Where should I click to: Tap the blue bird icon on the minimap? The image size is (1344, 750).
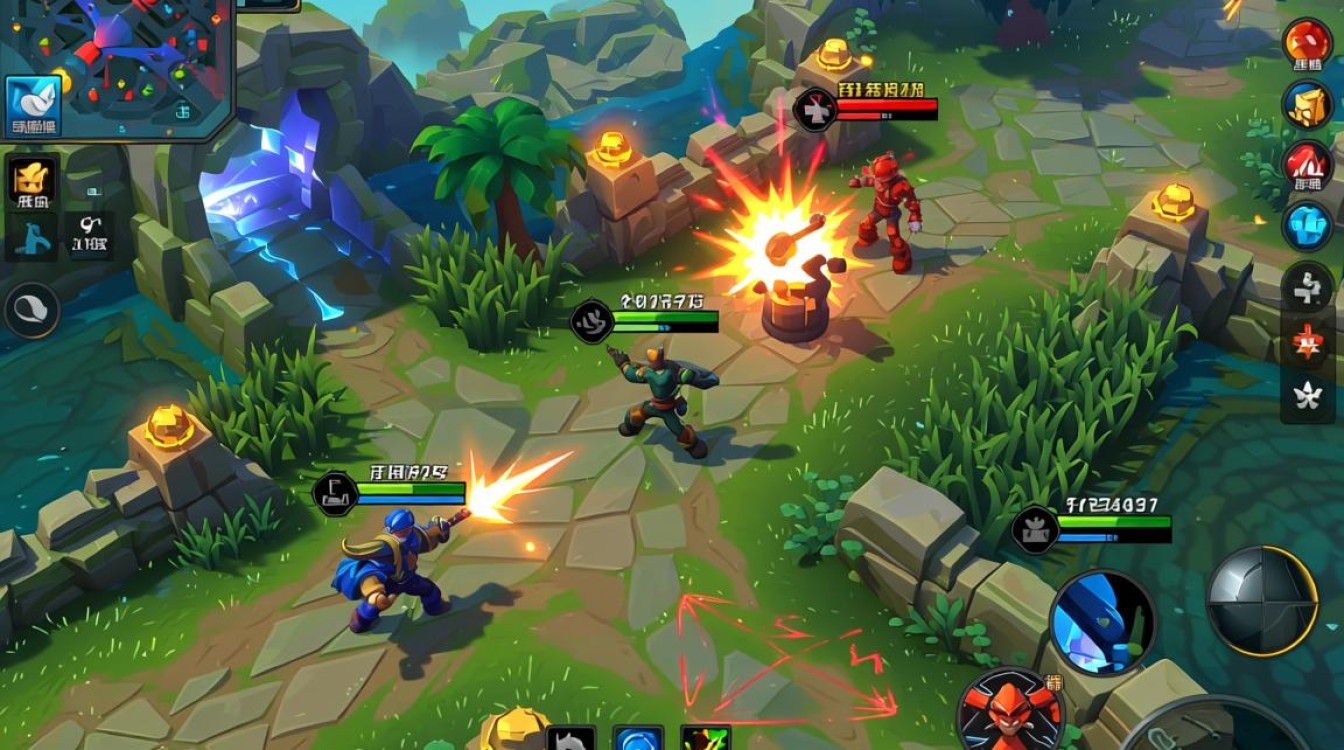pyautogui.click(x=33, y=106)
